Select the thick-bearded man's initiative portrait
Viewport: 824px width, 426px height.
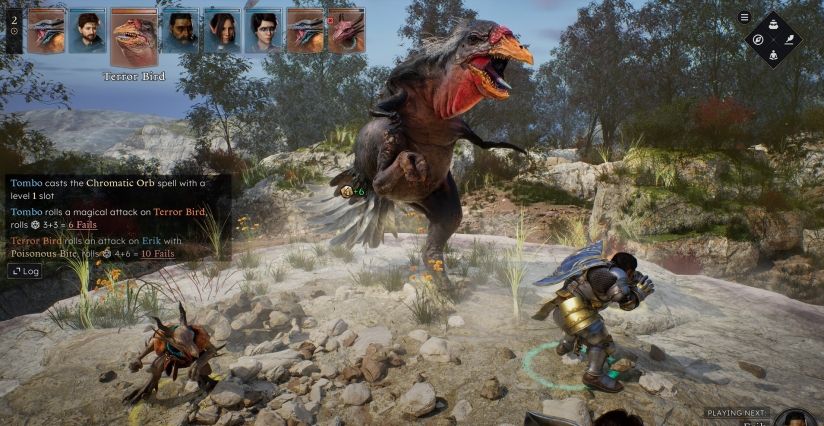coord(181,30)
